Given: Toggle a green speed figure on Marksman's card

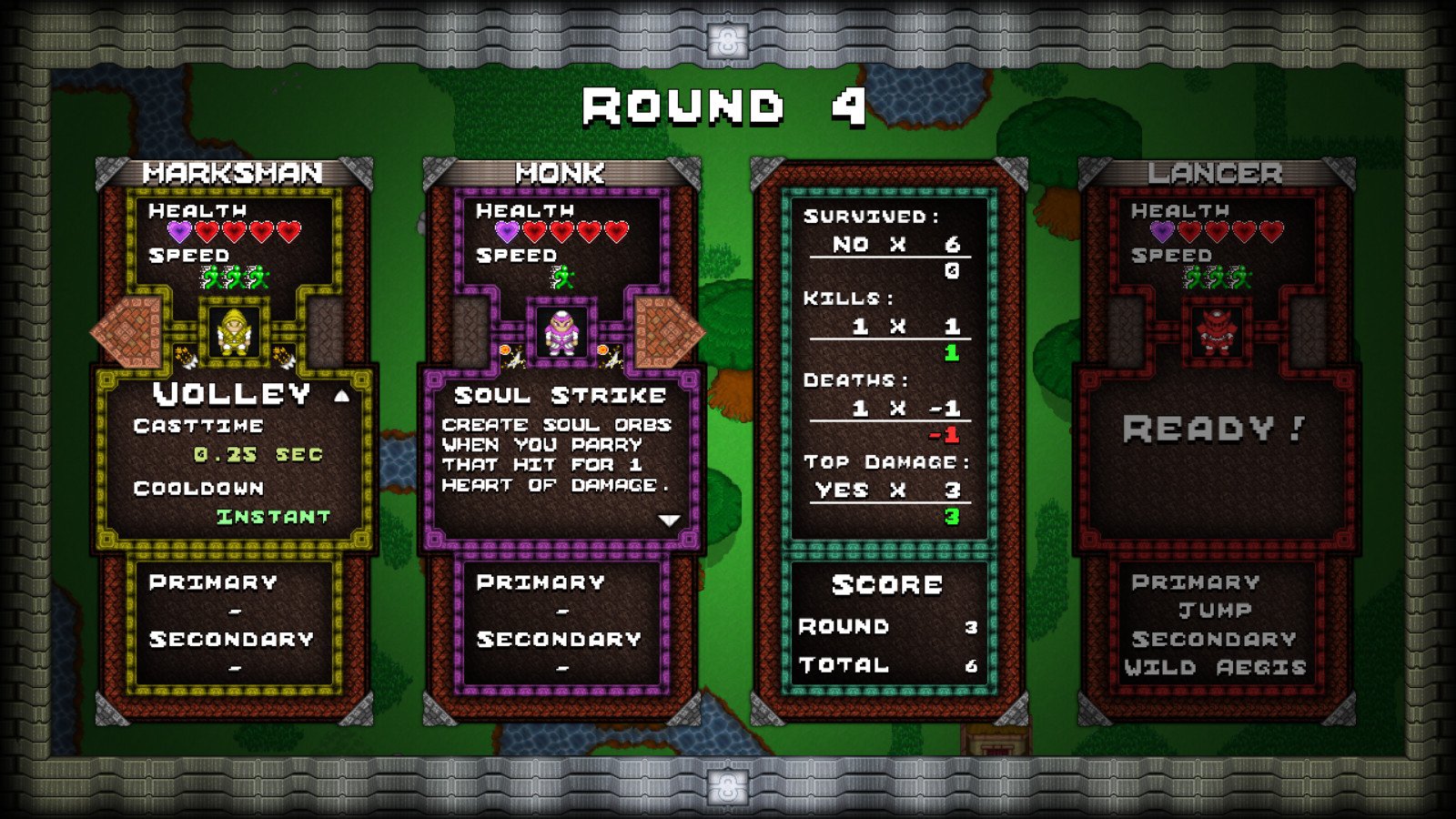Looking at the screenshot, I should coord(235,275).
